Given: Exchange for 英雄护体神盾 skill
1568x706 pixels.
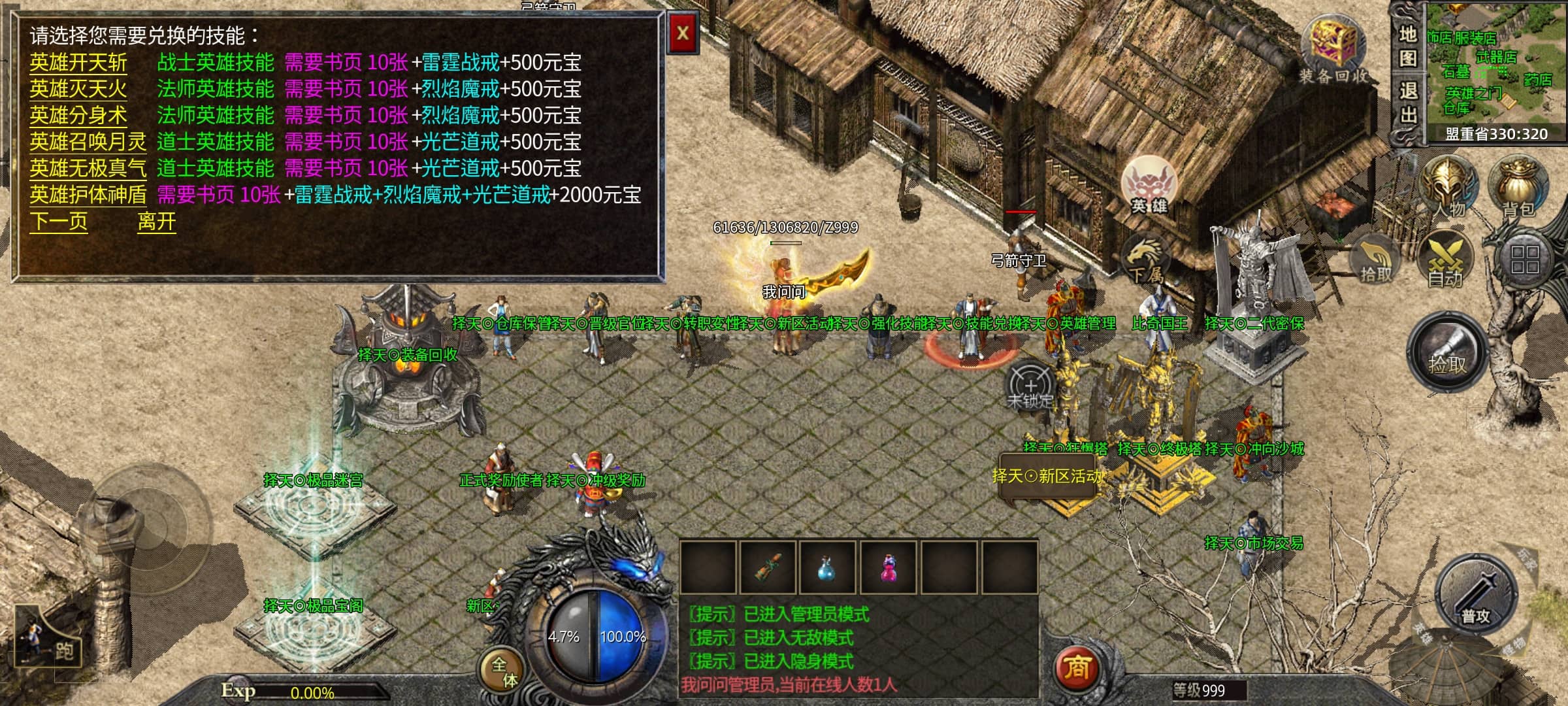Looking at the screenshot, I should pos(88,195).
